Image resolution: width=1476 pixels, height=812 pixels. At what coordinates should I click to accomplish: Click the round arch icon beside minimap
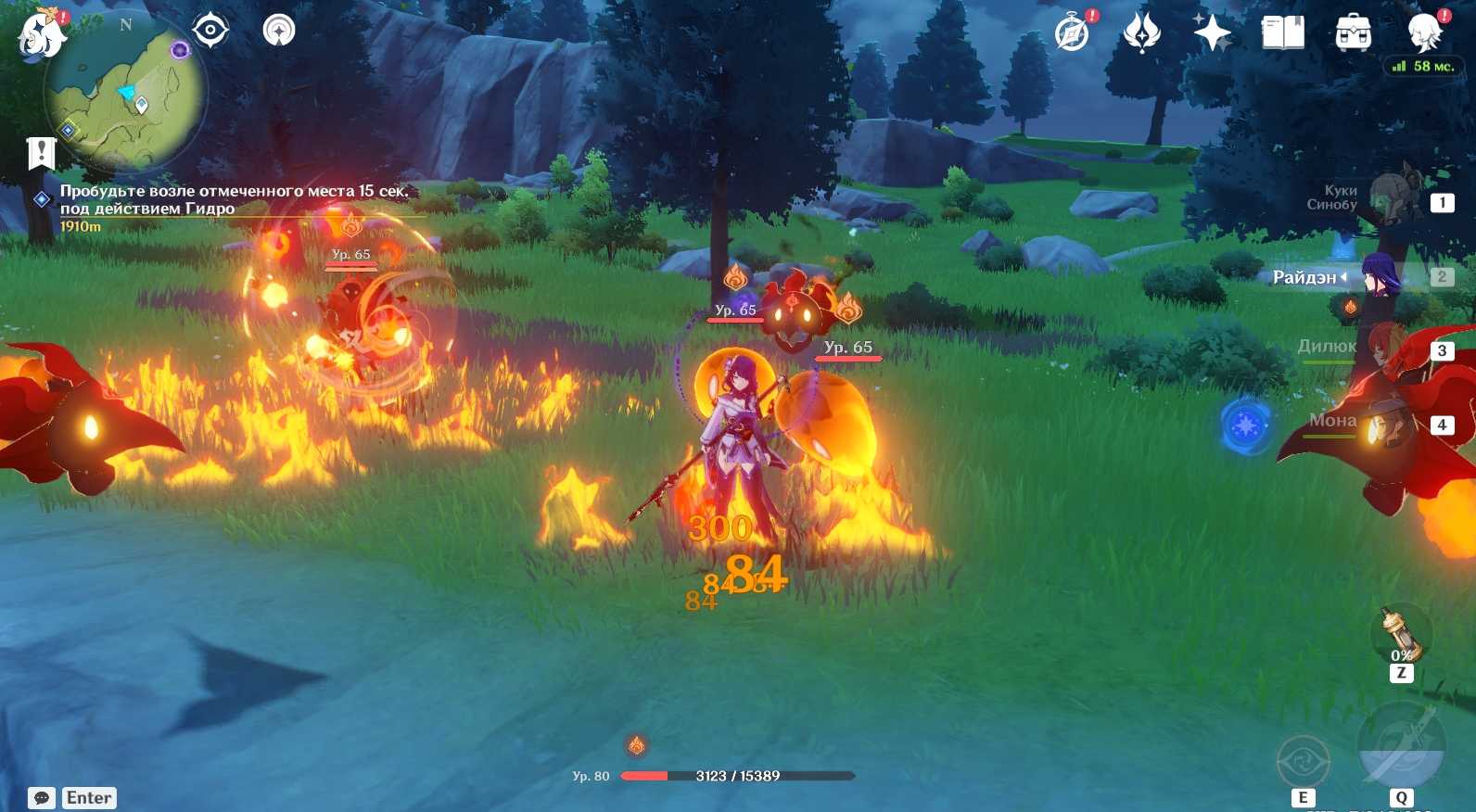(278, 31)
